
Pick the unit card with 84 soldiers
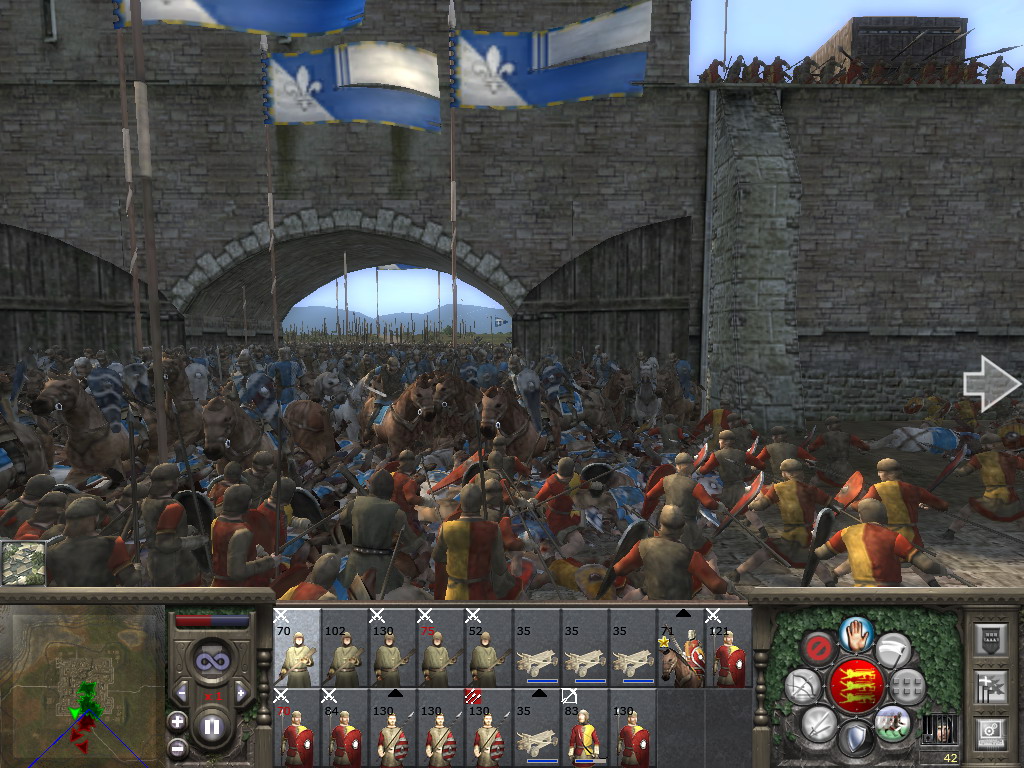[x=345, y=727]
